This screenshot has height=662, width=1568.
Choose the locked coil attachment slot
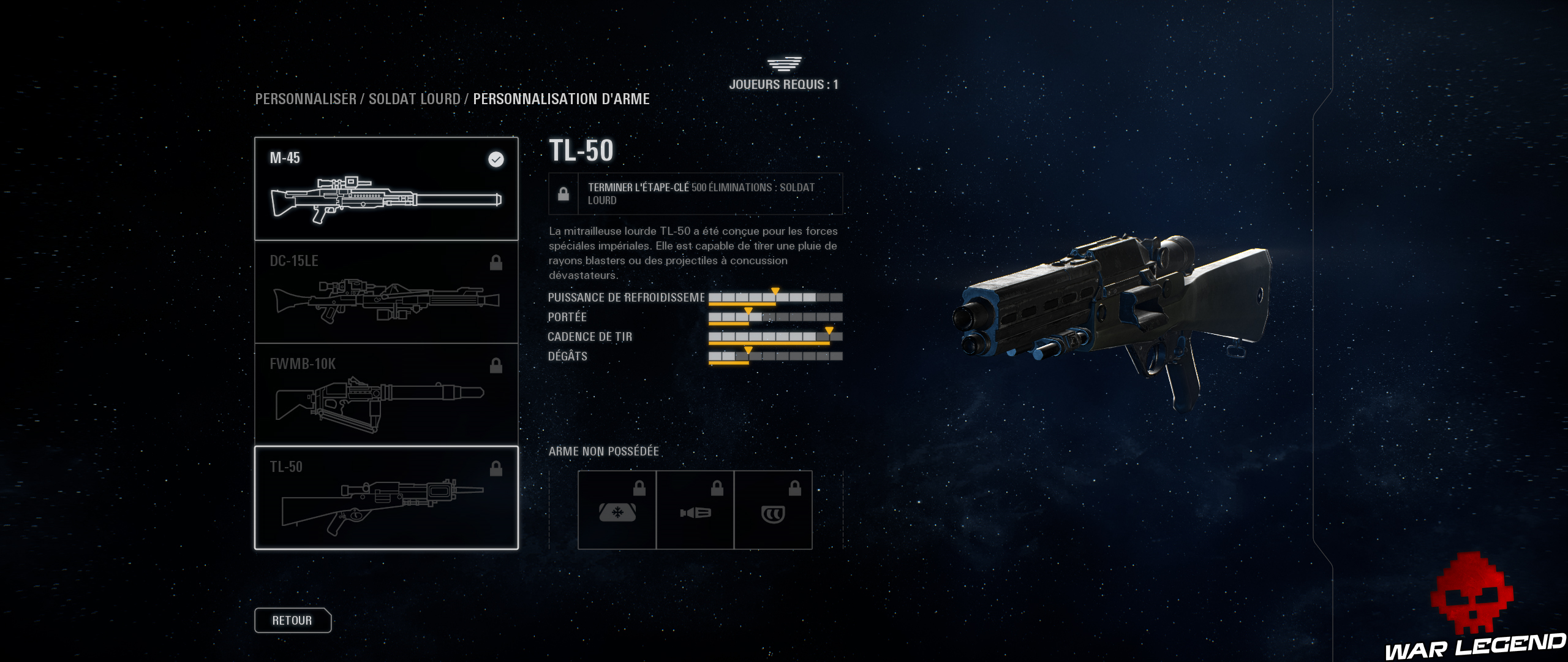773,510
